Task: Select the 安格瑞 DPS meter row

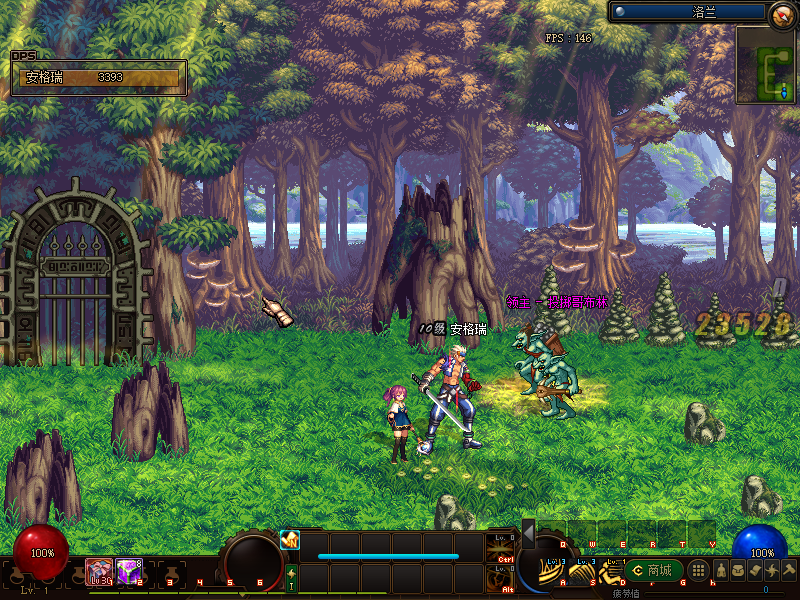Action: tap(98, 77)
